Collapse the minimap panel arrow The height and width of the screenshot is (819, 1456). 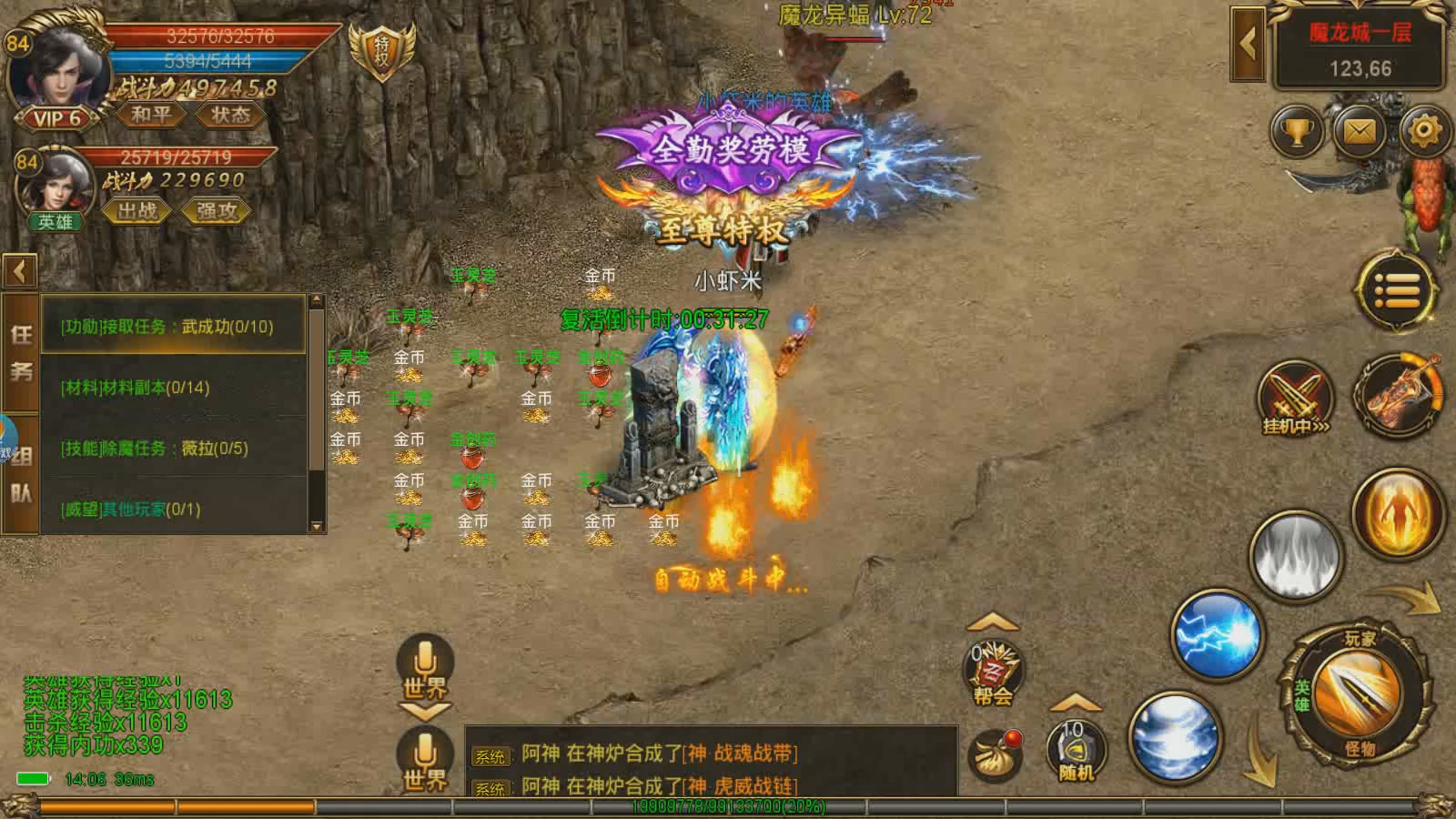1249,43
